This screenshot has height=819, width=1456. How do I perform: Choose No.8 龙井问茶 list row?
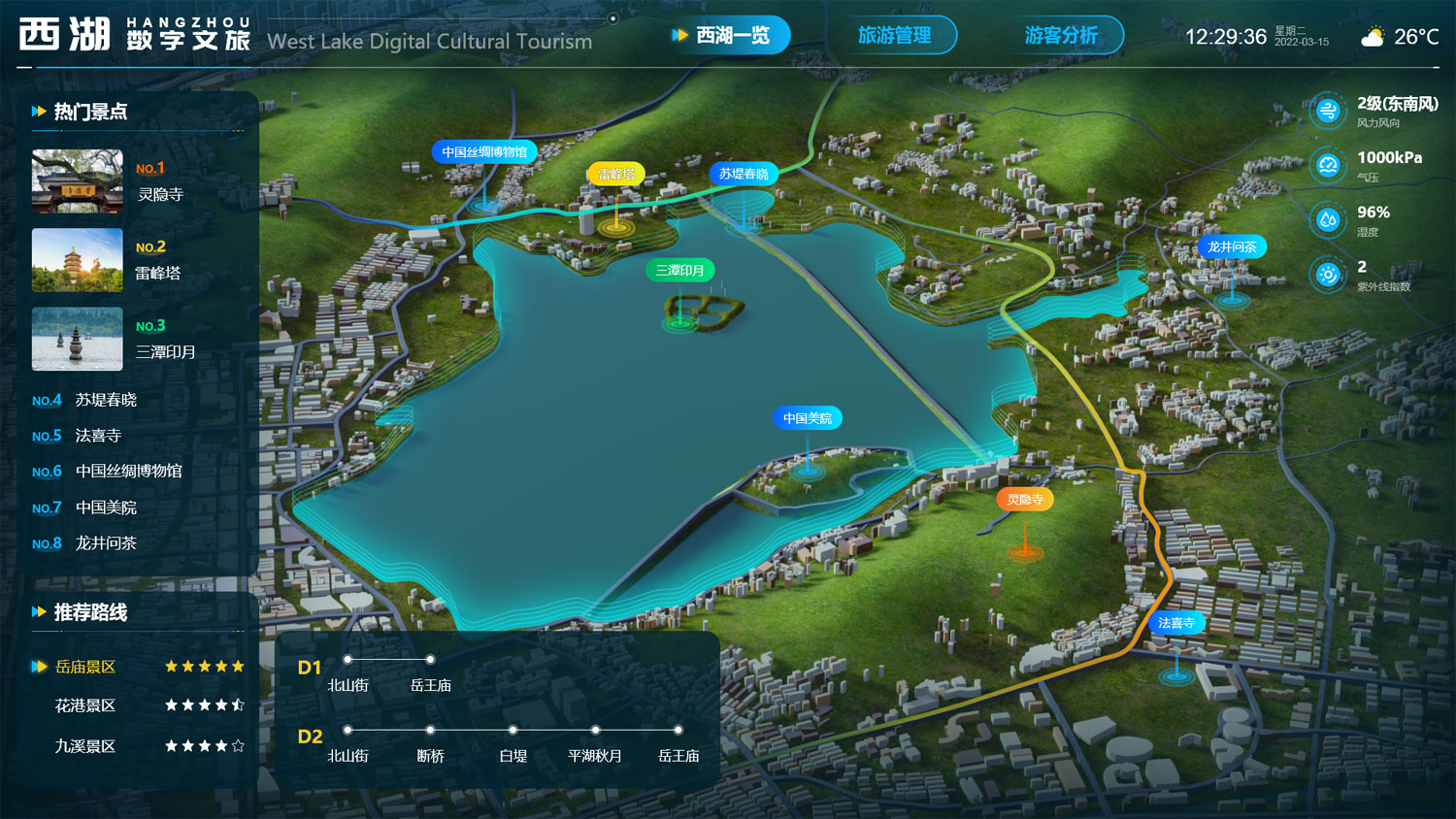coord(105,543)
